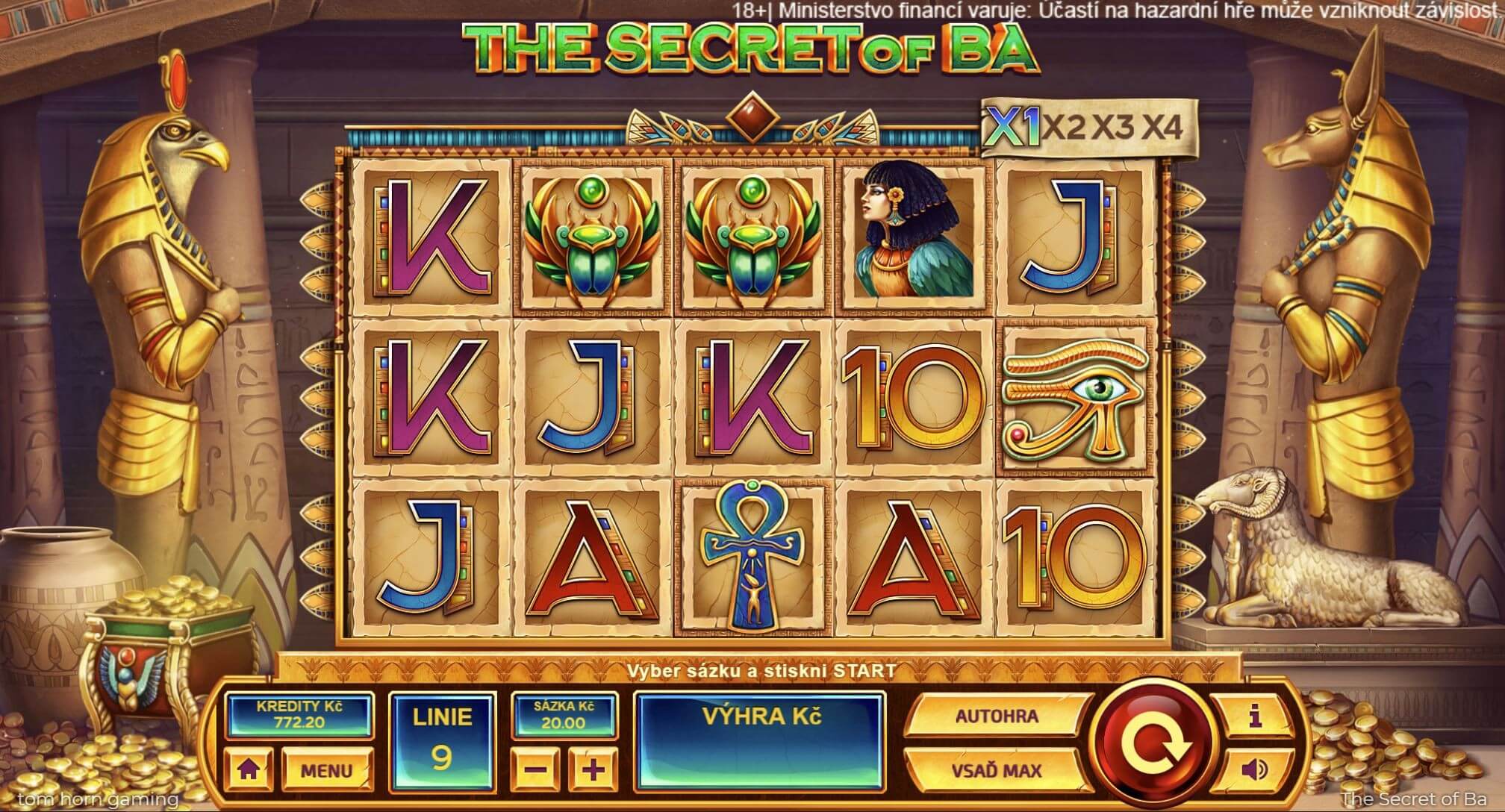Open the MENU button
Viewport: 1505px width, 812px height.
tap(327, 769)
